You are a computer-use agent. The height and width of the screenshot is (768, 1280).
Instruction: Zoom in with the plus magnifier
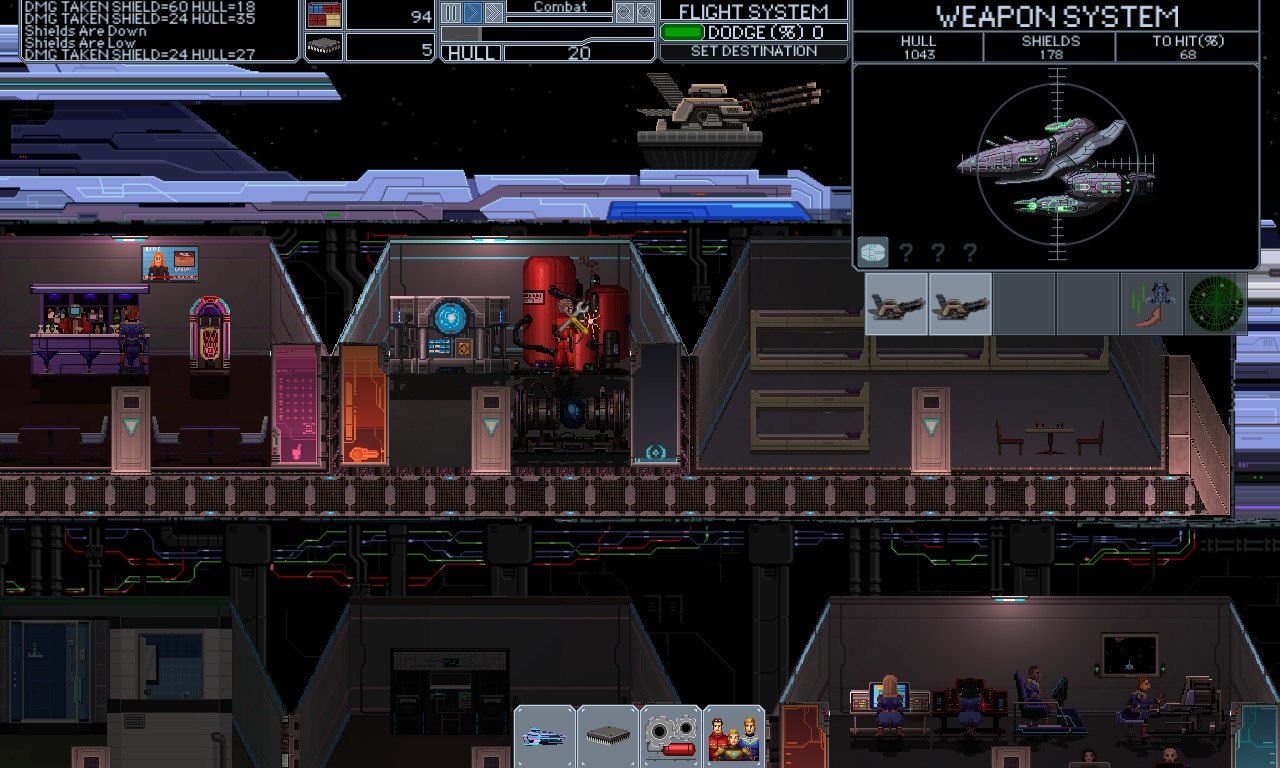pos(646,13)
